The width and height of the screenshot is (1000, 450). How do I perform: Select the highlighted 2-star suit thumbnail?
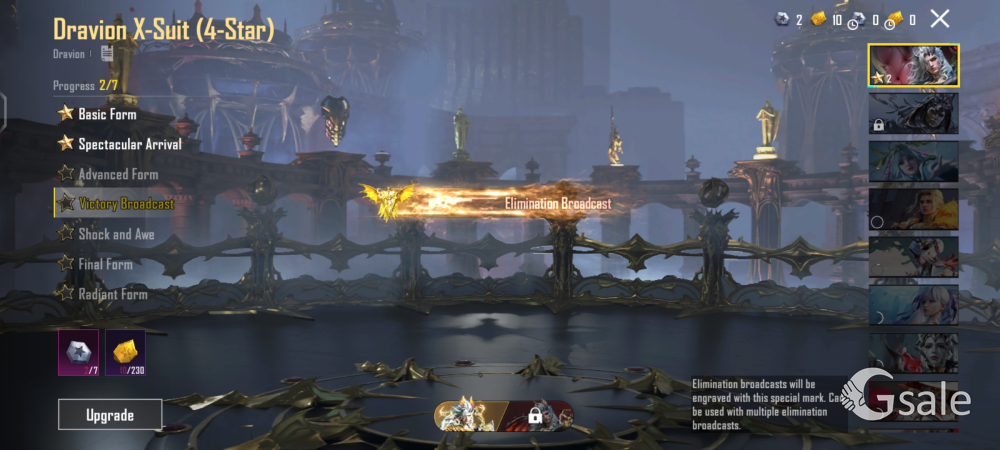click(x=913, y=65)
